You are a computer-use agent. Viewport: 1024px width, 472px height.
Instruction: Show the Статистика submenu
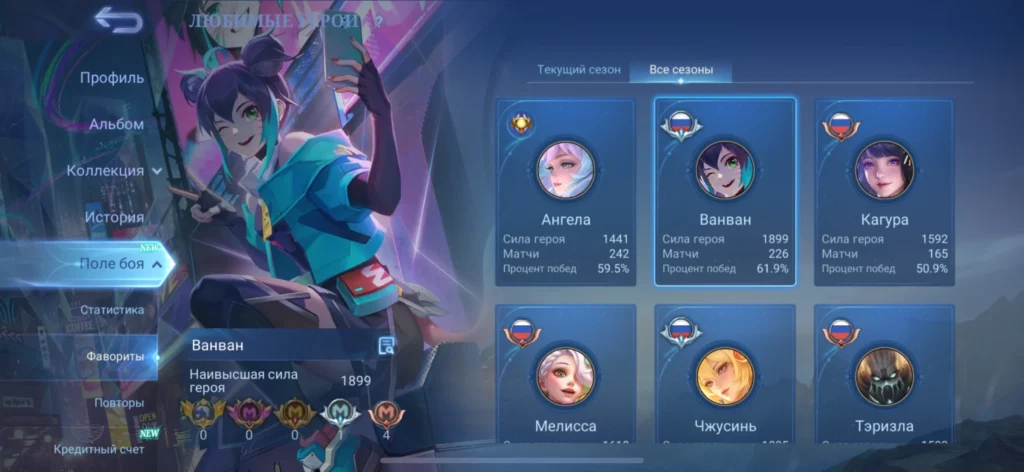pyautogui.click(x=113, y=310)
